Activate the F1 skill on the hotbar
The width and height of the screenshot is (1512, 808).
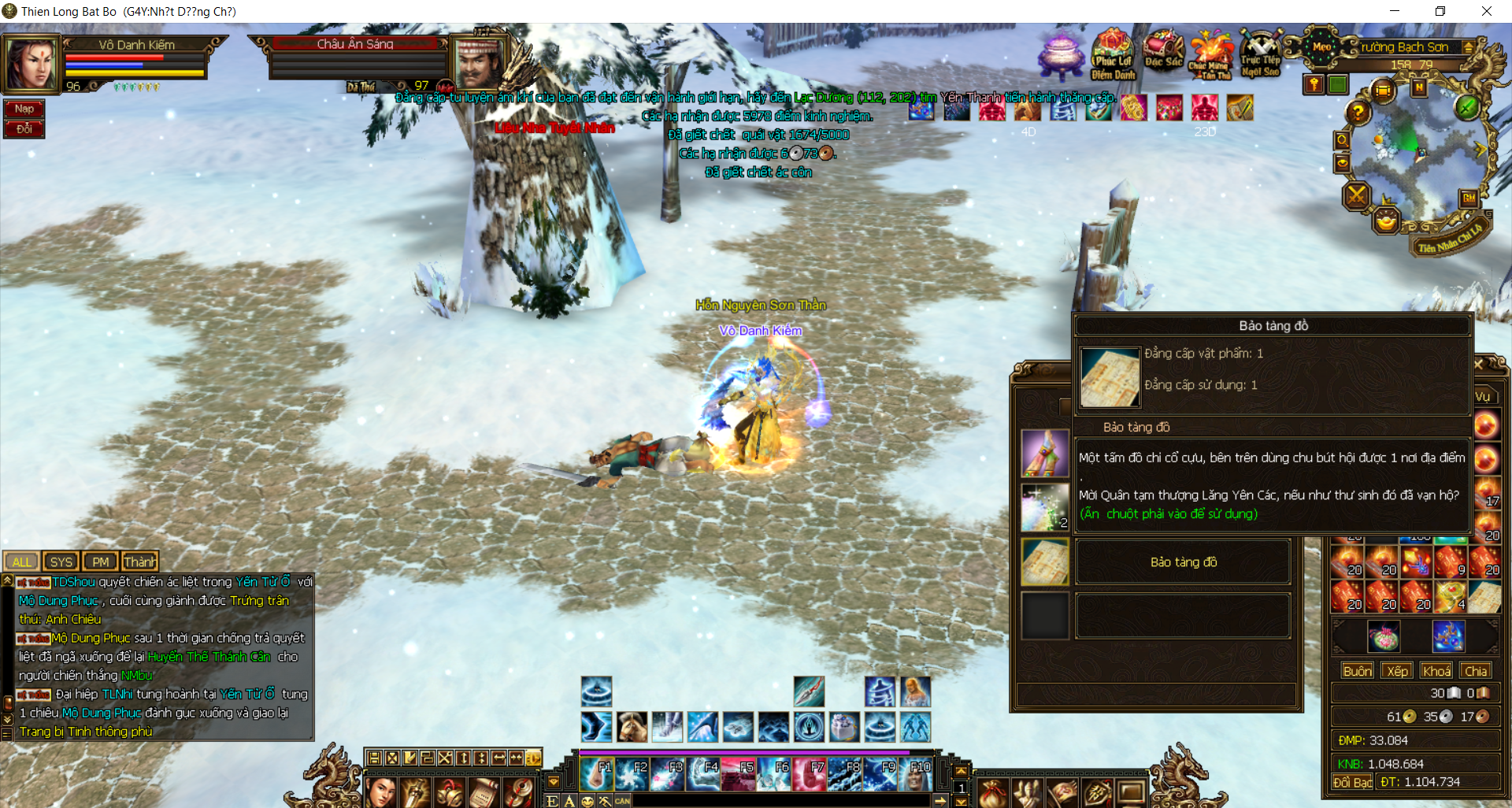tap(596, 775)
